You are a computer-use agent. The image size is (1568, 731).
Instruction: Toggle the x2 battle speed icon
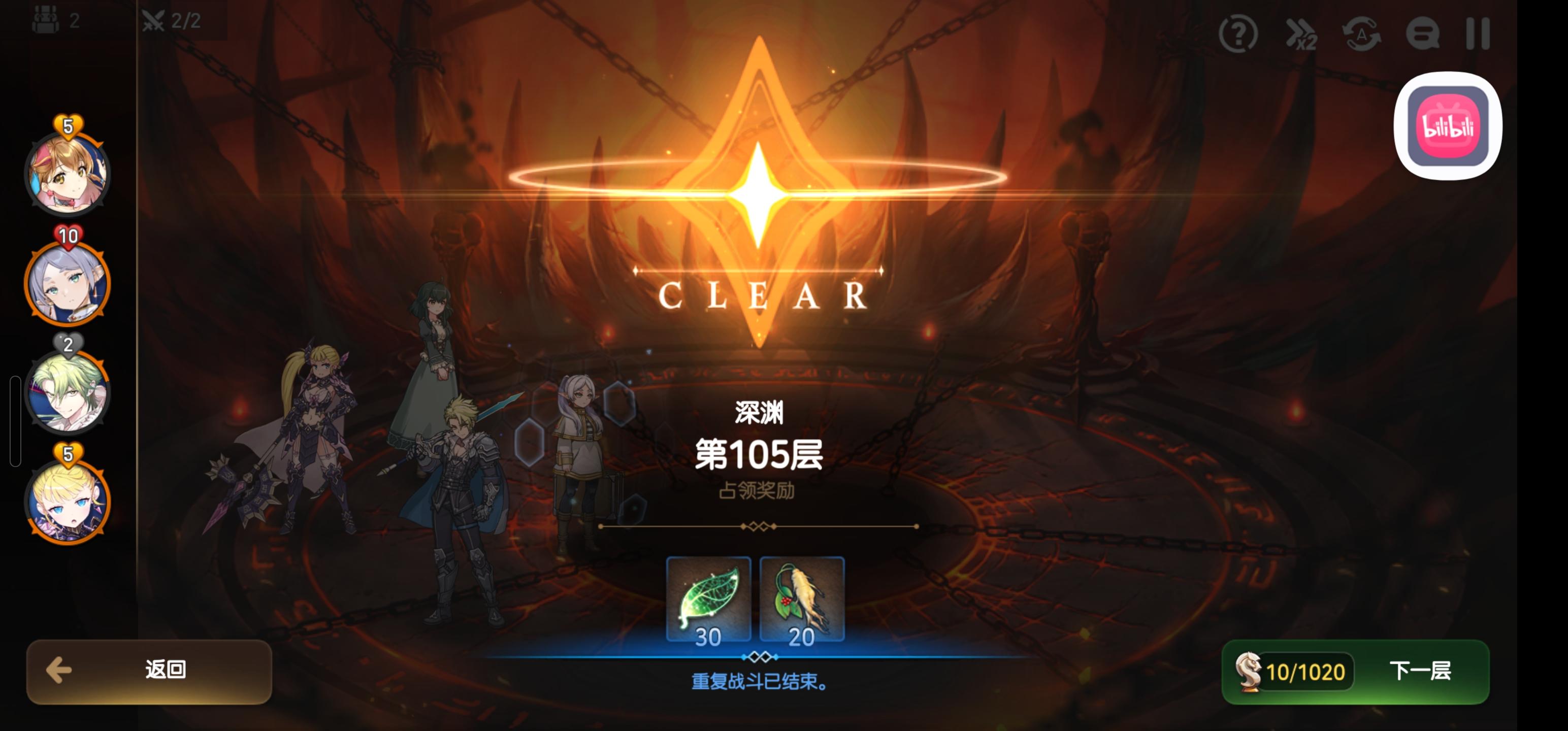pos(1300,36)
